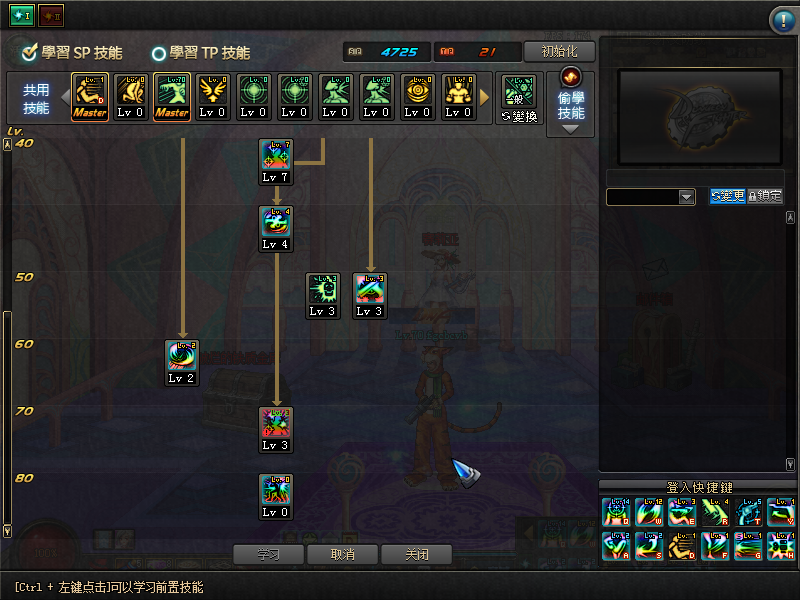Screen dimensions: 800x600
Task: Switch to skill page I tab
Action: (21, 15)
